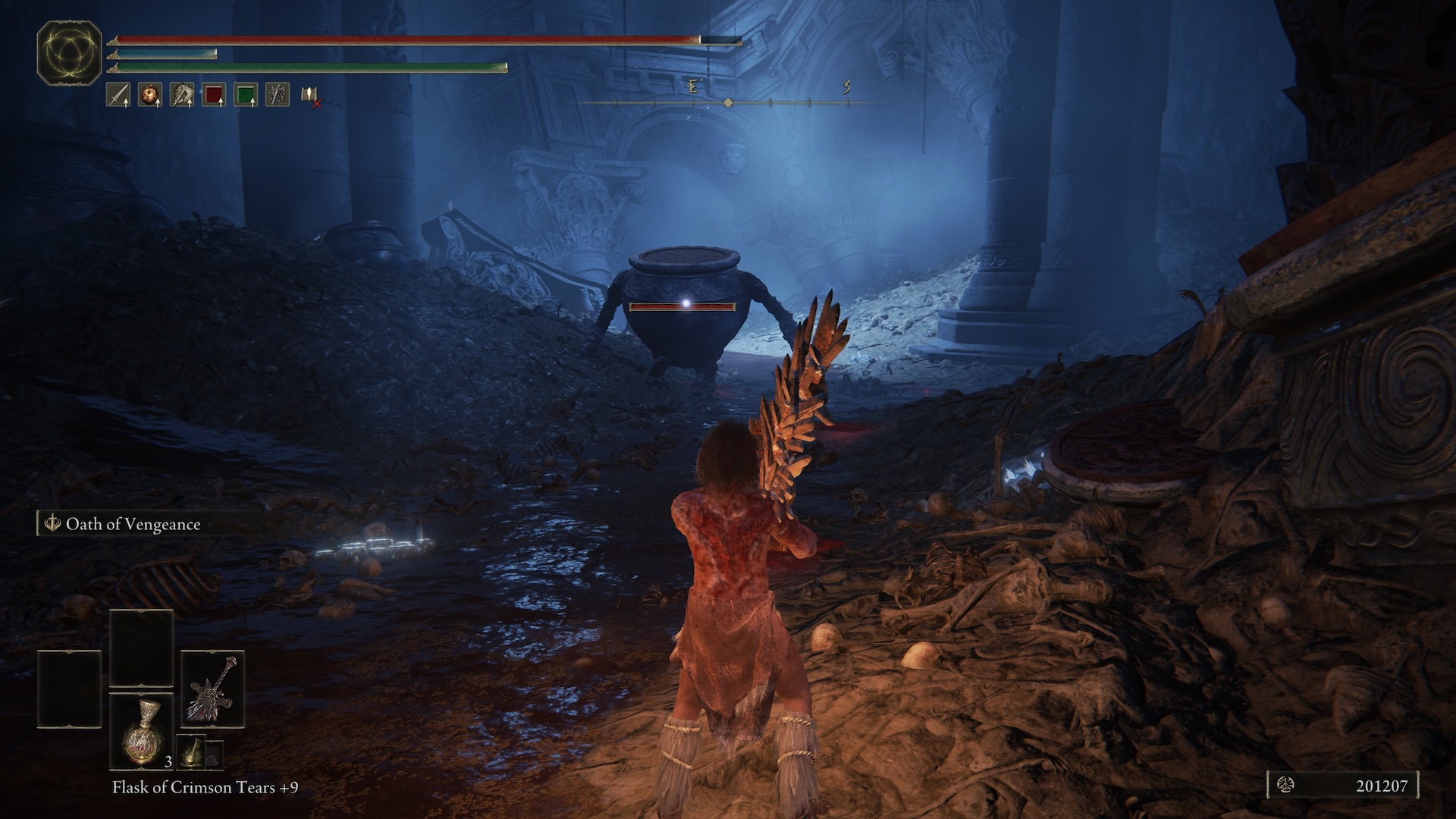1456x819 pixels.
Task: Click the compass bar at top
Action: [728, 102]
